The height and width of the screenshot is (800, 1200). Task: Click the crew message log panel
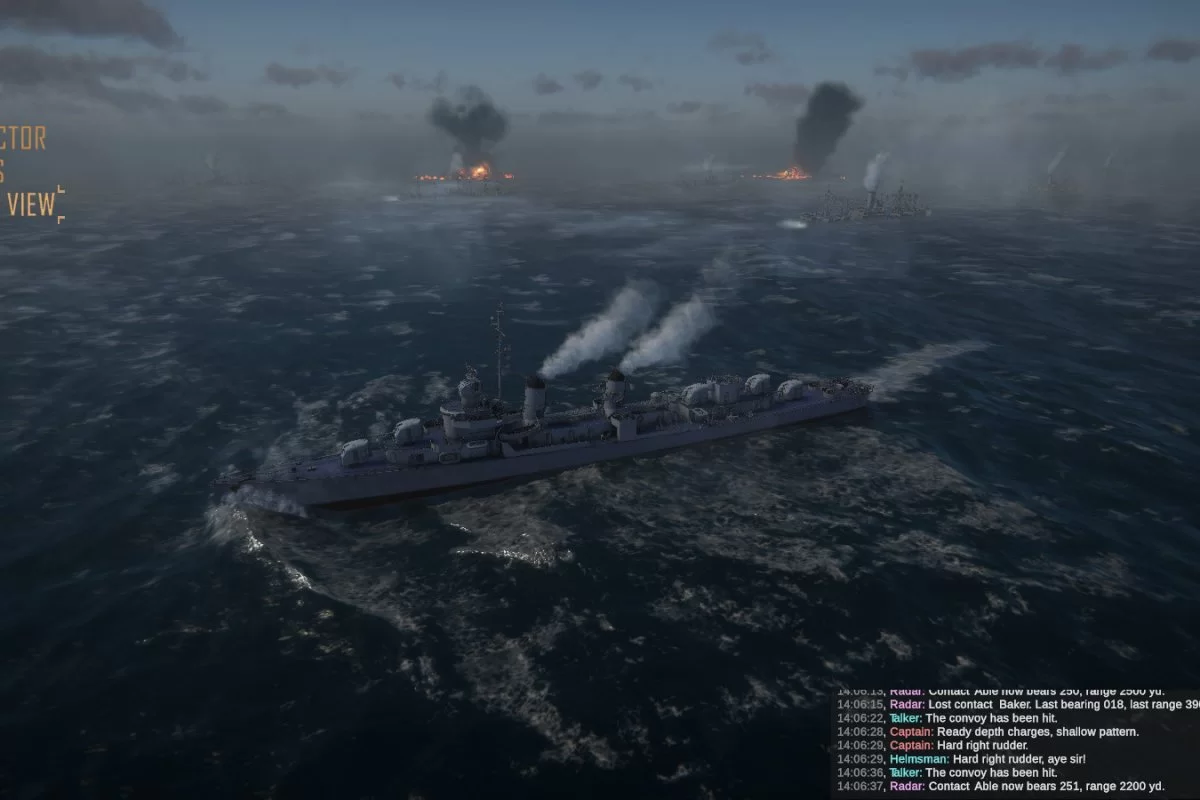click(1015, 742)
